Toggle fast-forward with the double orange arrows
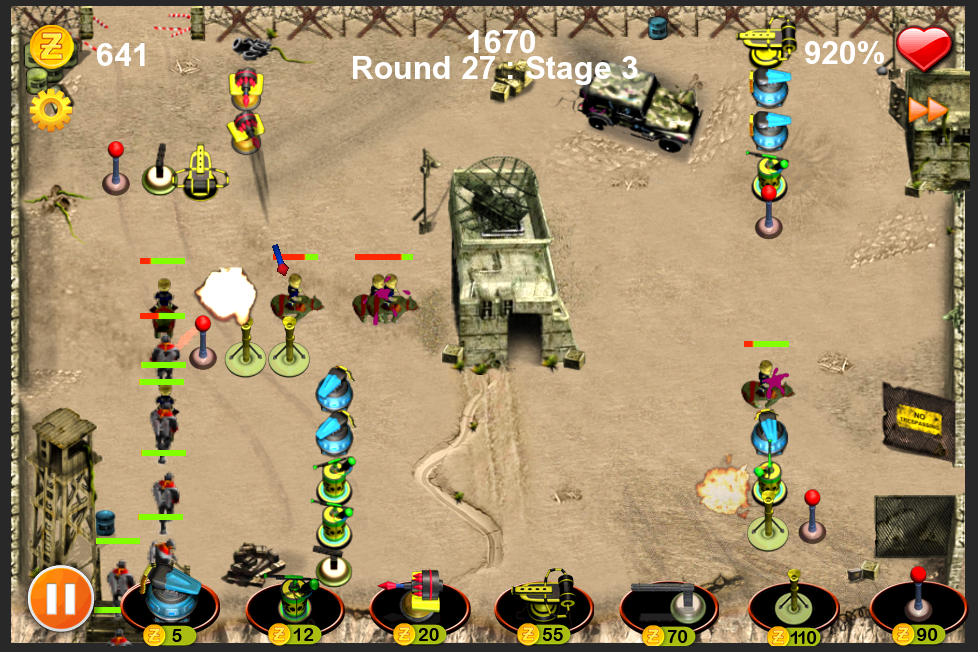Viewport: 978px width, 652px height. tap(928, 110)
